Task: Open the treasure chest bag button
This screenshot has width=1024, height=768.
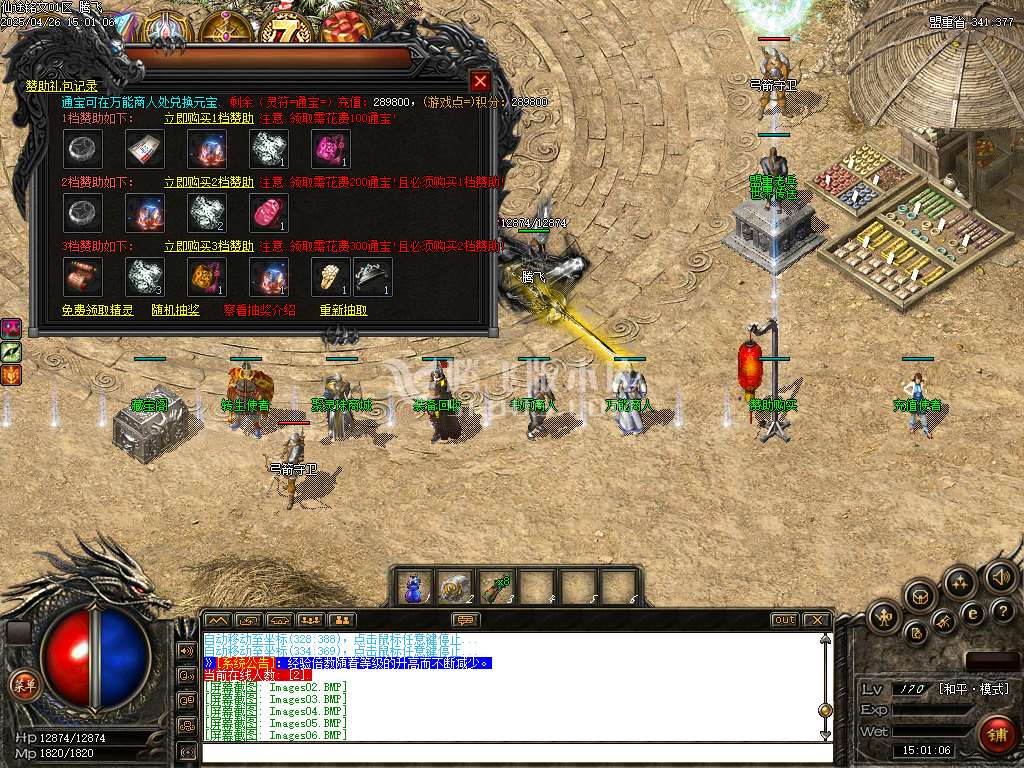Action: tap(920, 595)
